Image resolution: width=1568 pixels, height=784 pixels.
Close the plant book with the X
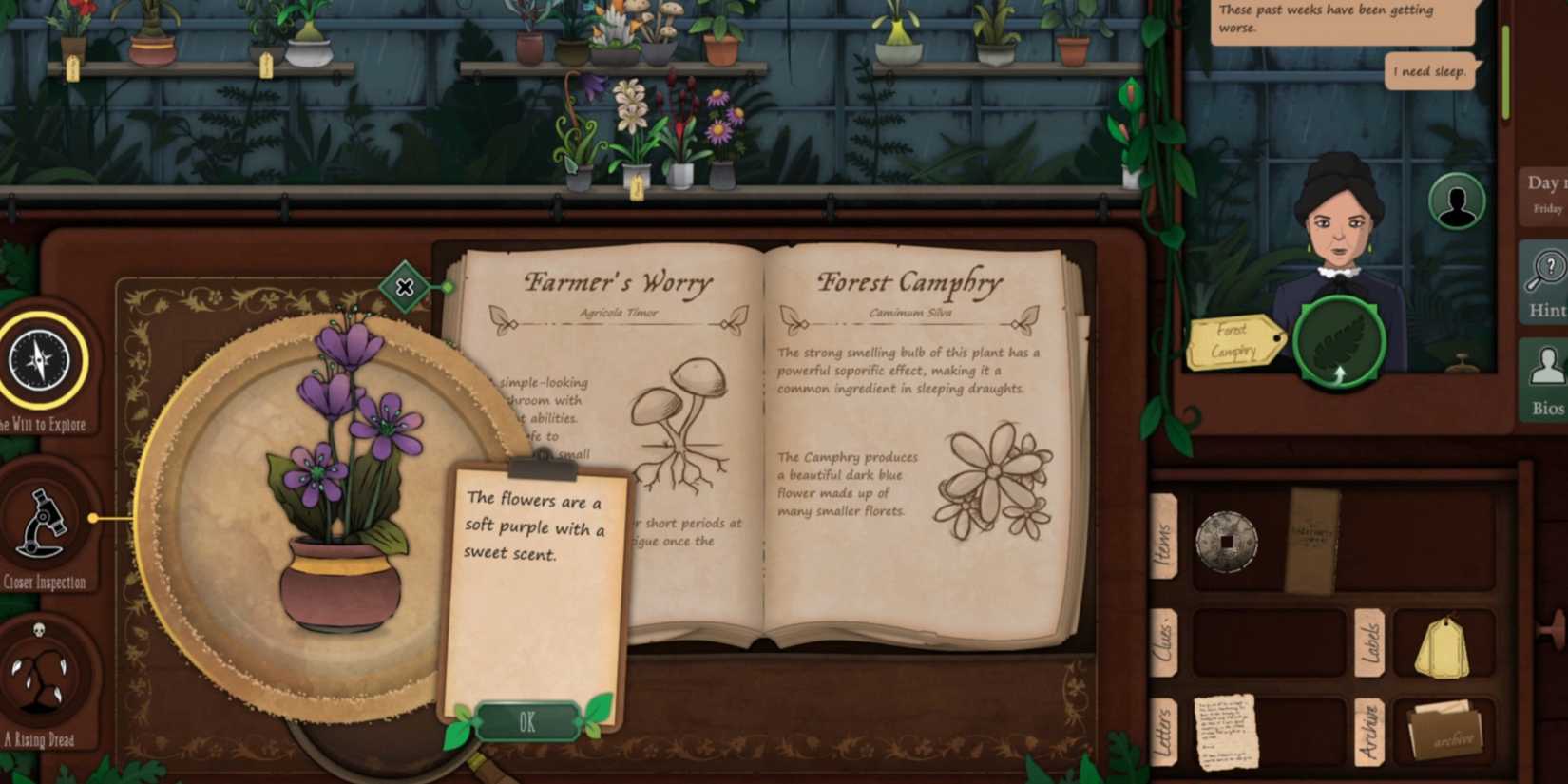click(x=406, y=287)
